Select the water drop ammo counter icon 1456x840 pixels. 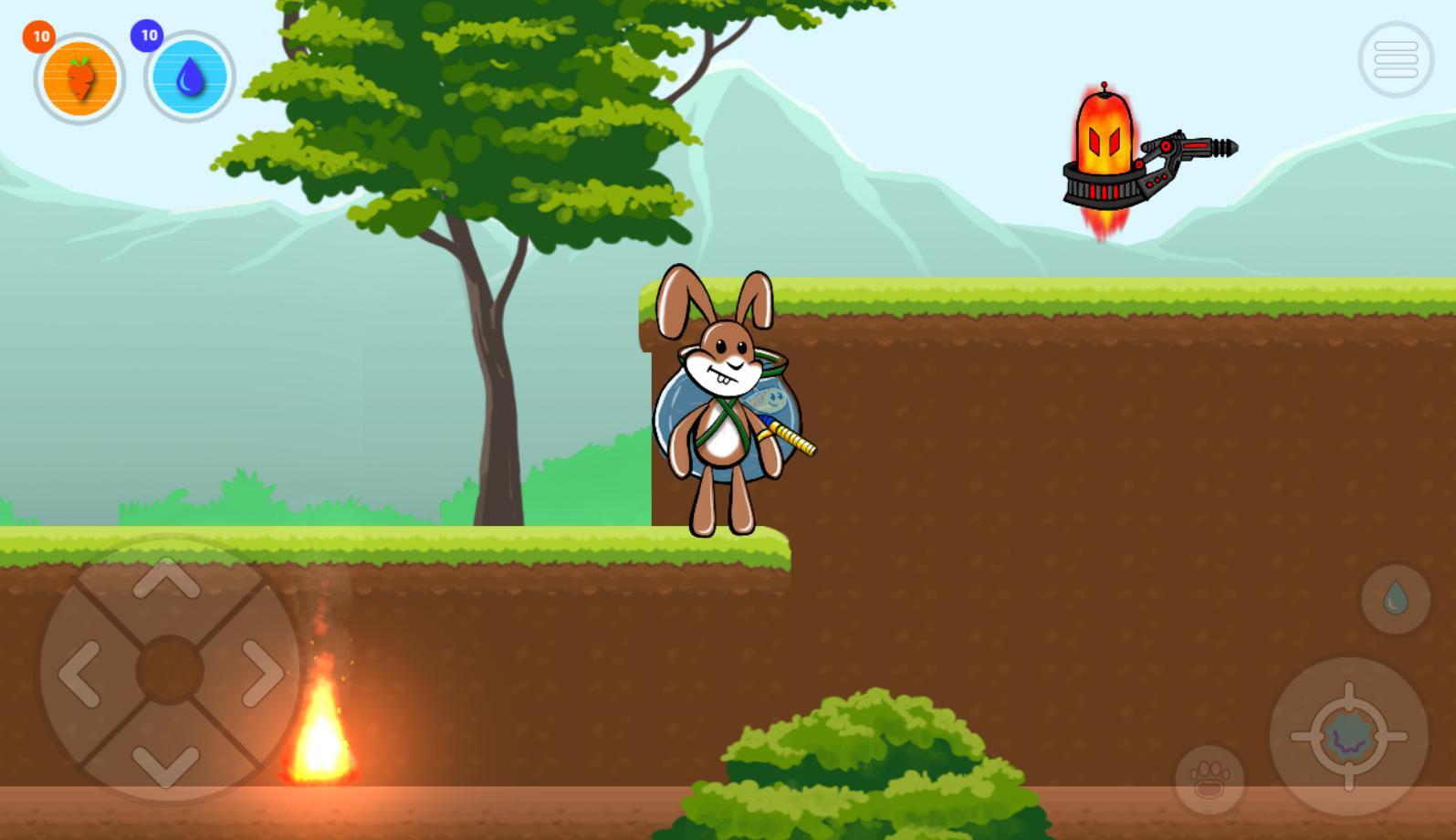click(189, 78)
